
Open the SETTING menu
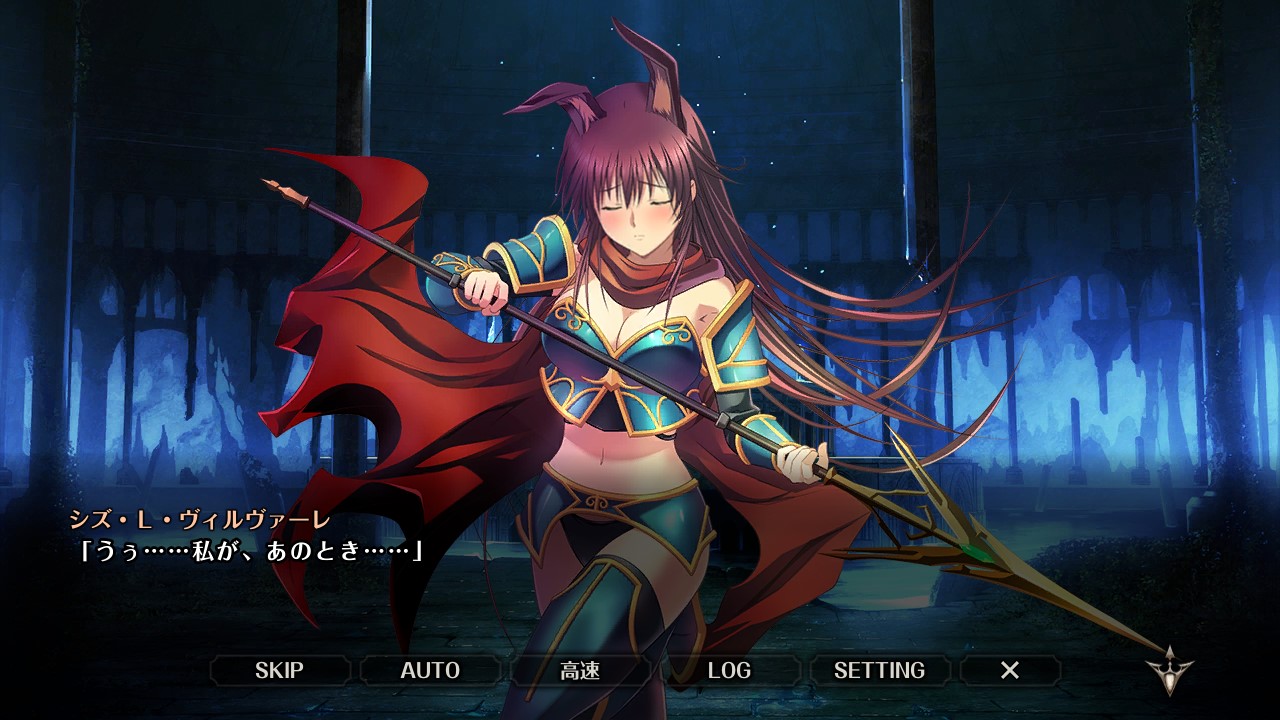[879, 670]
